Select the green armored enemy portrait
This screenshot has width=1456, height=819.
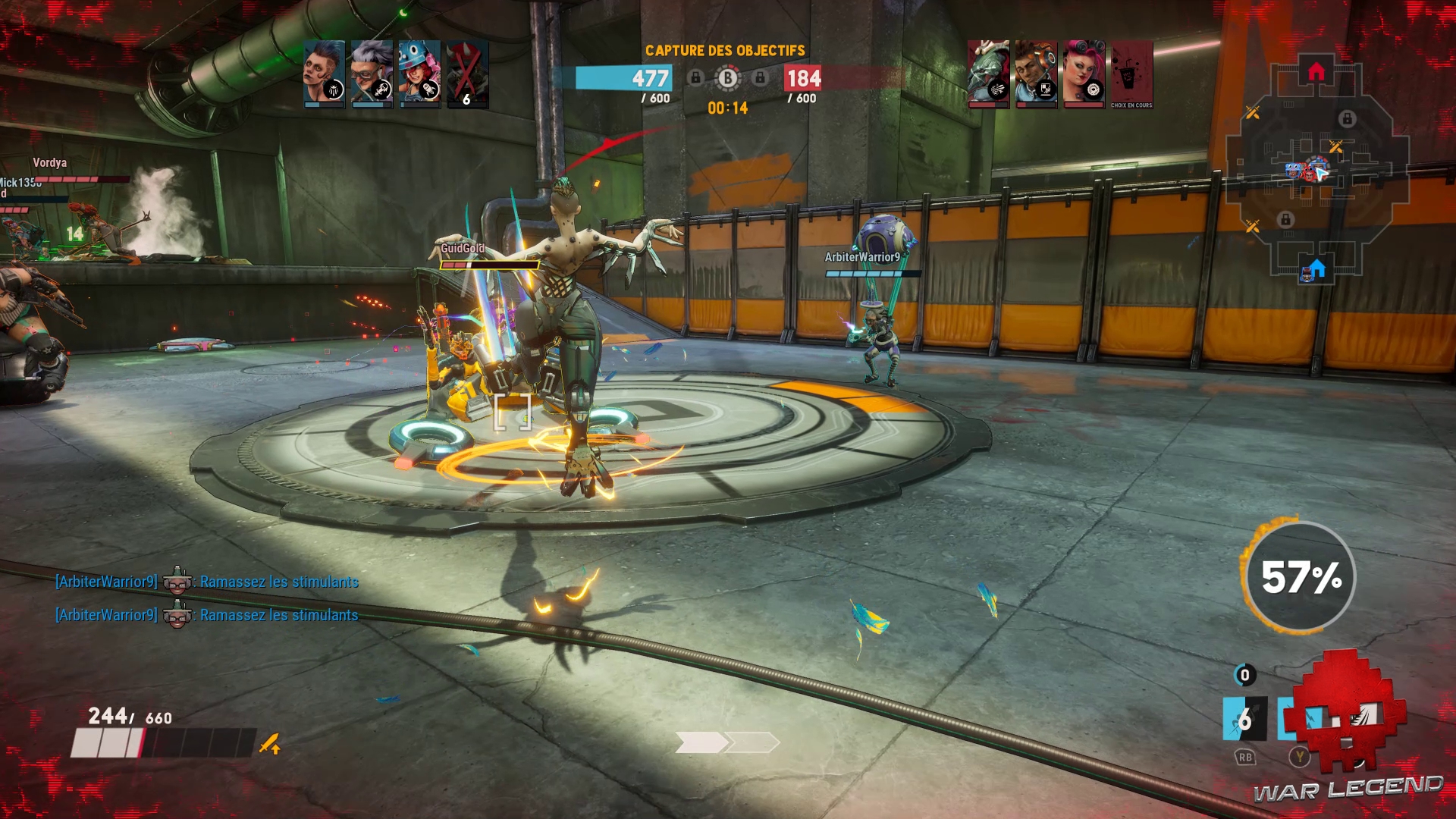tap(988, 74)
